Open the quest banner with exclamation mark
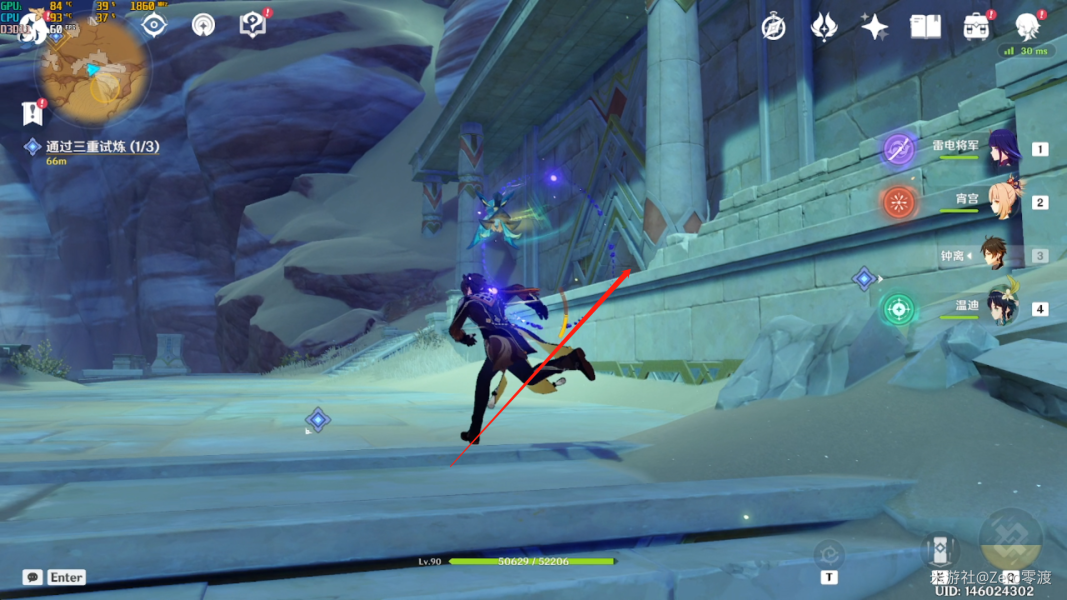This screenshot has height=600, width=1067. (x=32, y=113)
